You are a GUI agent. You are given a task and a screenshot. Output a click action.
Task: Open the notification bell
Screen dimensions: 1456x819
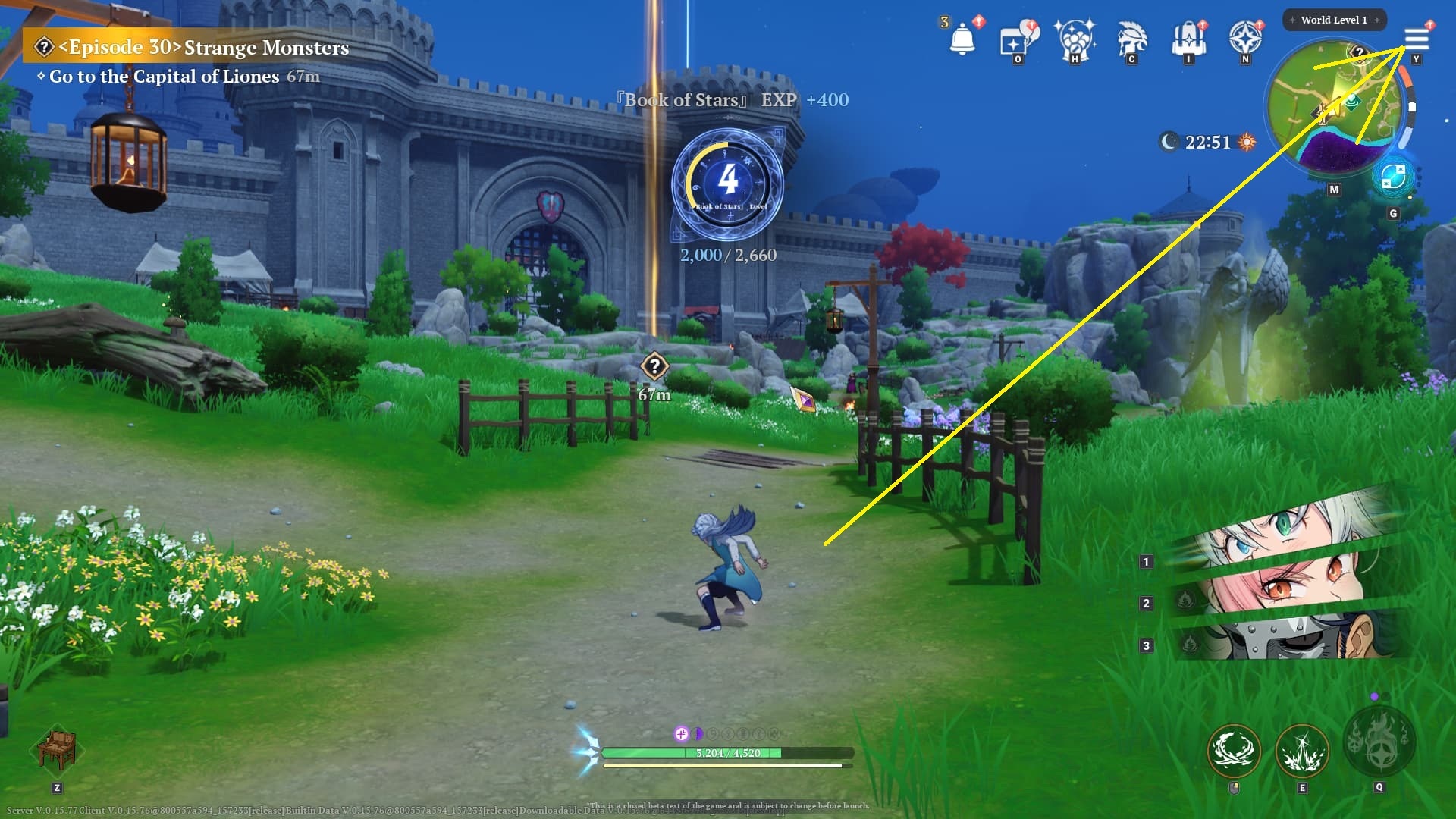[x=962, y=38]
